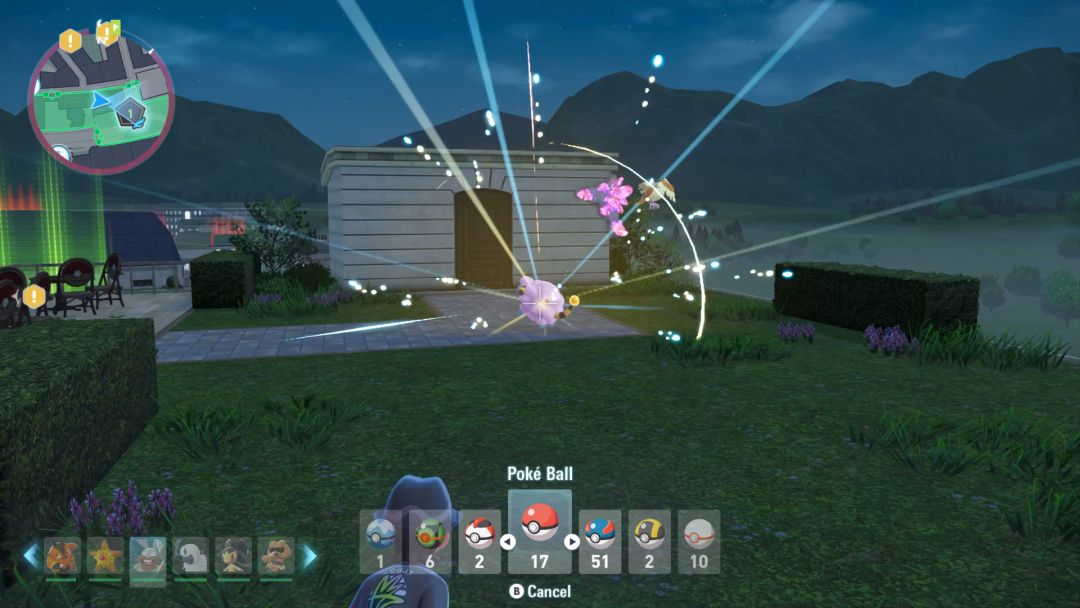1080x608 pixels.
Task: Select the Staryu party slot
Action: point(105,557)
